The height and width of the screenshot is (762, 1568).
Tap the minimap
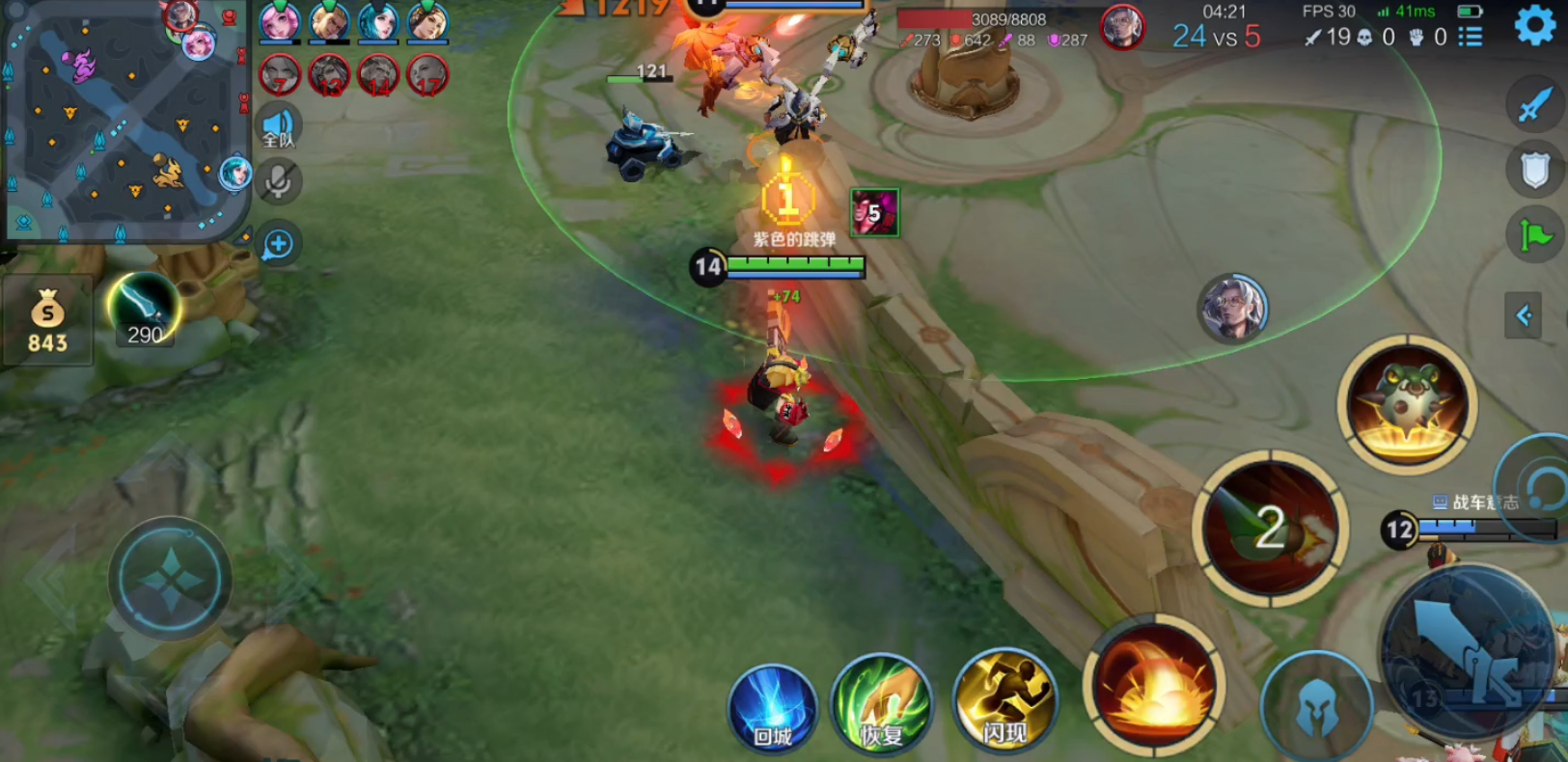[124, 121]
